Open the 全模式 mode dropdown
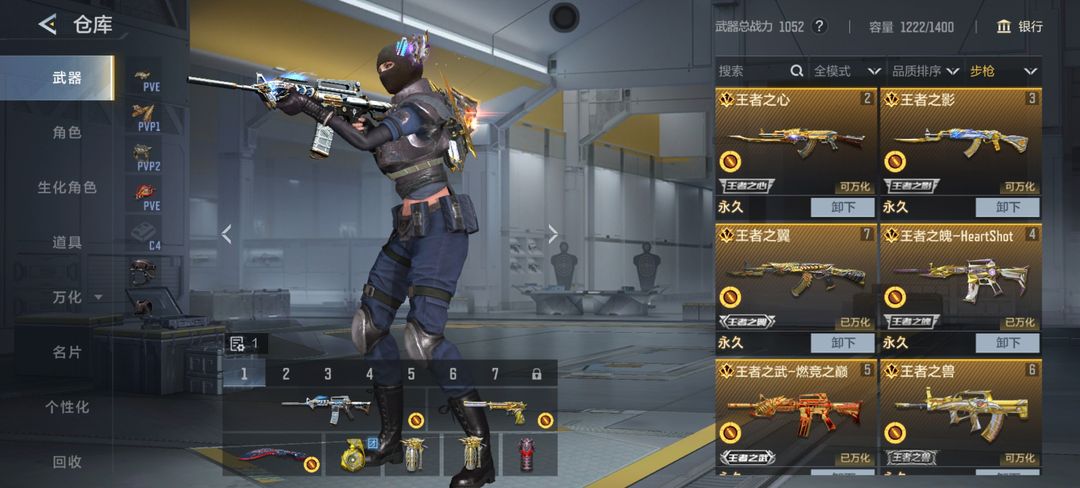Image resolution: width=1080 pixels, height=488 pixels. point(846,71)
